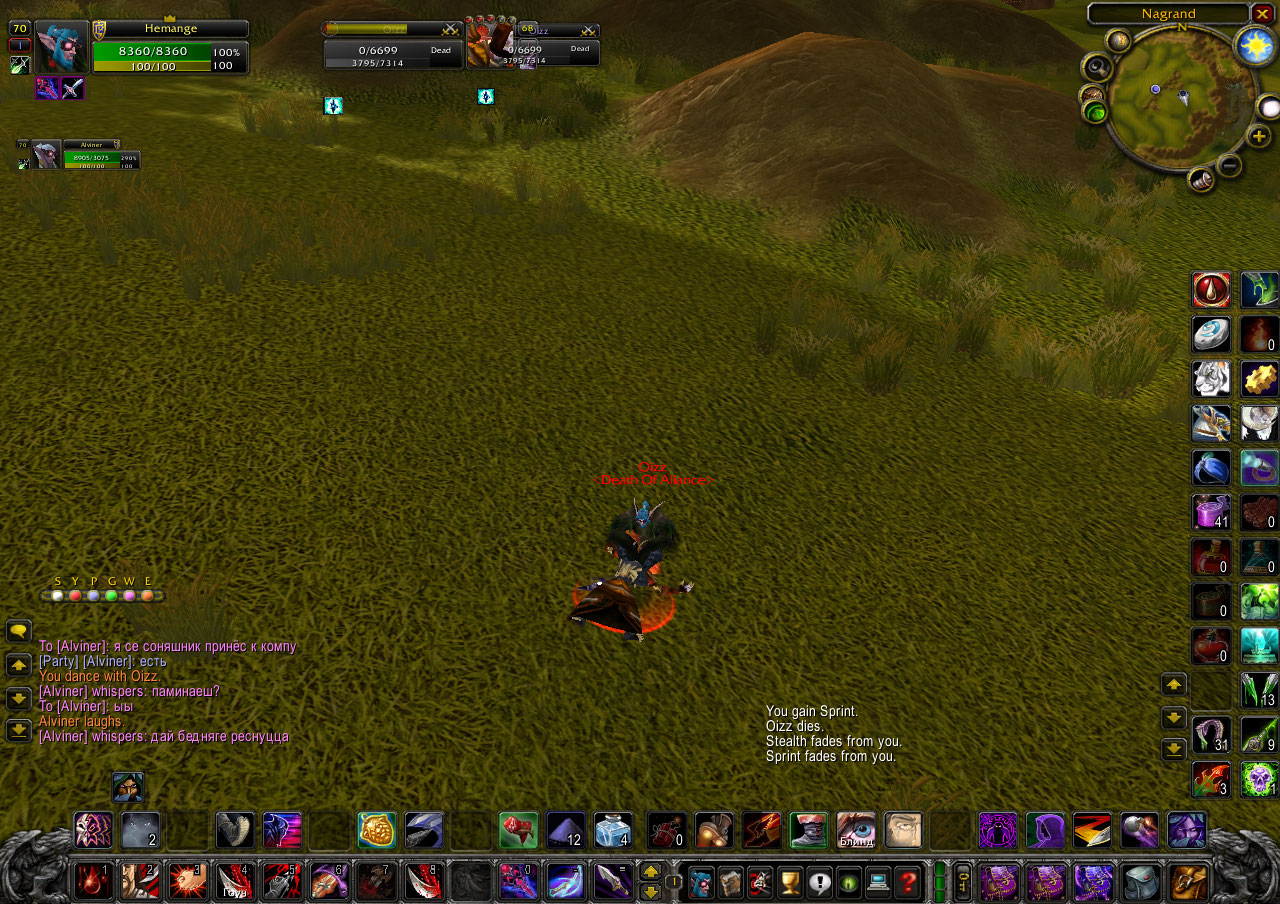
Task: Select party member Alviner's portrait
Action: tap(45, 155)
